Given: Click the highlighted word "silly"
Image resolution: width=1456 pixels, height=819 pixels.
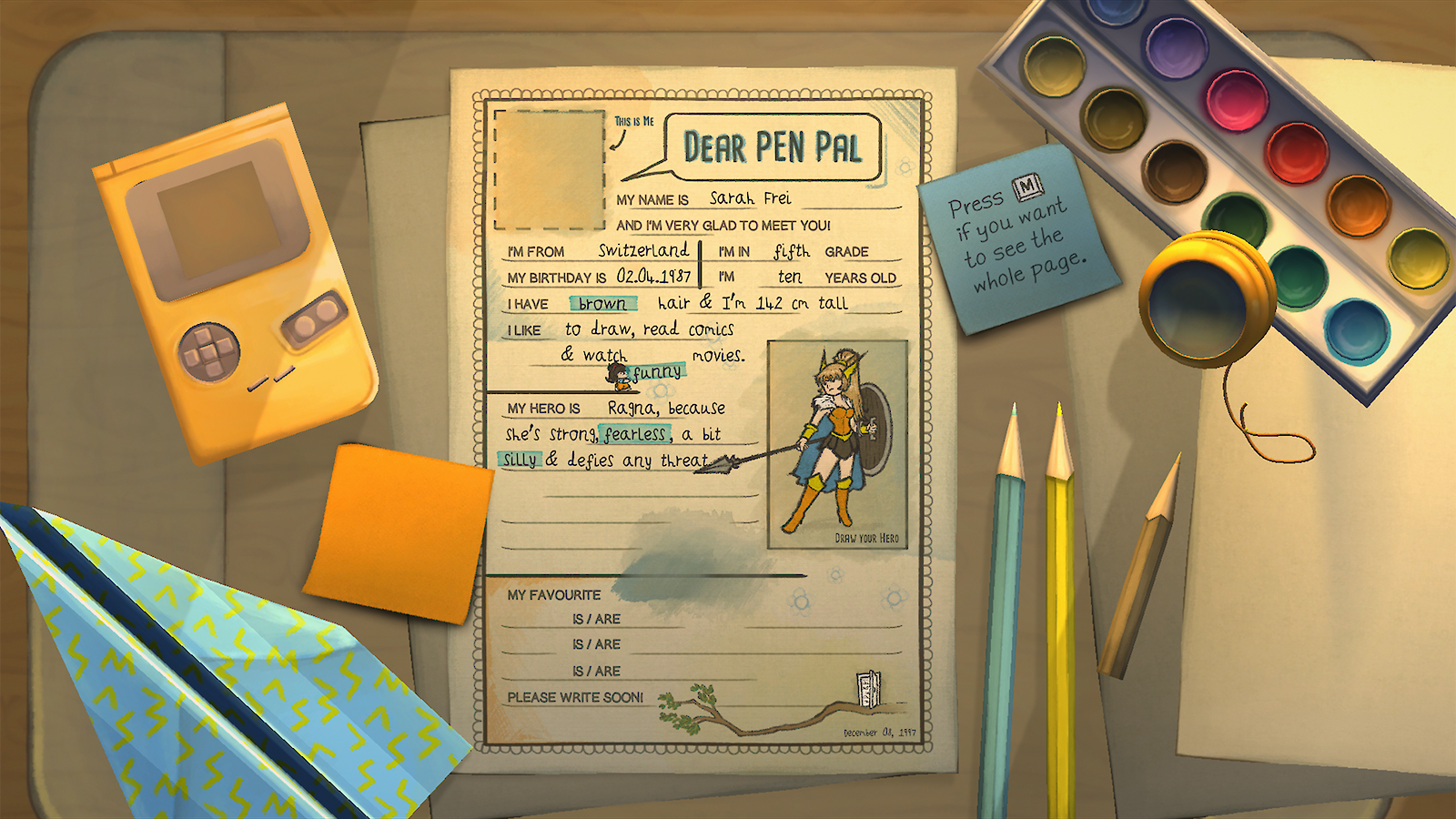Looking at the screenshot, I should coord(521,460).
